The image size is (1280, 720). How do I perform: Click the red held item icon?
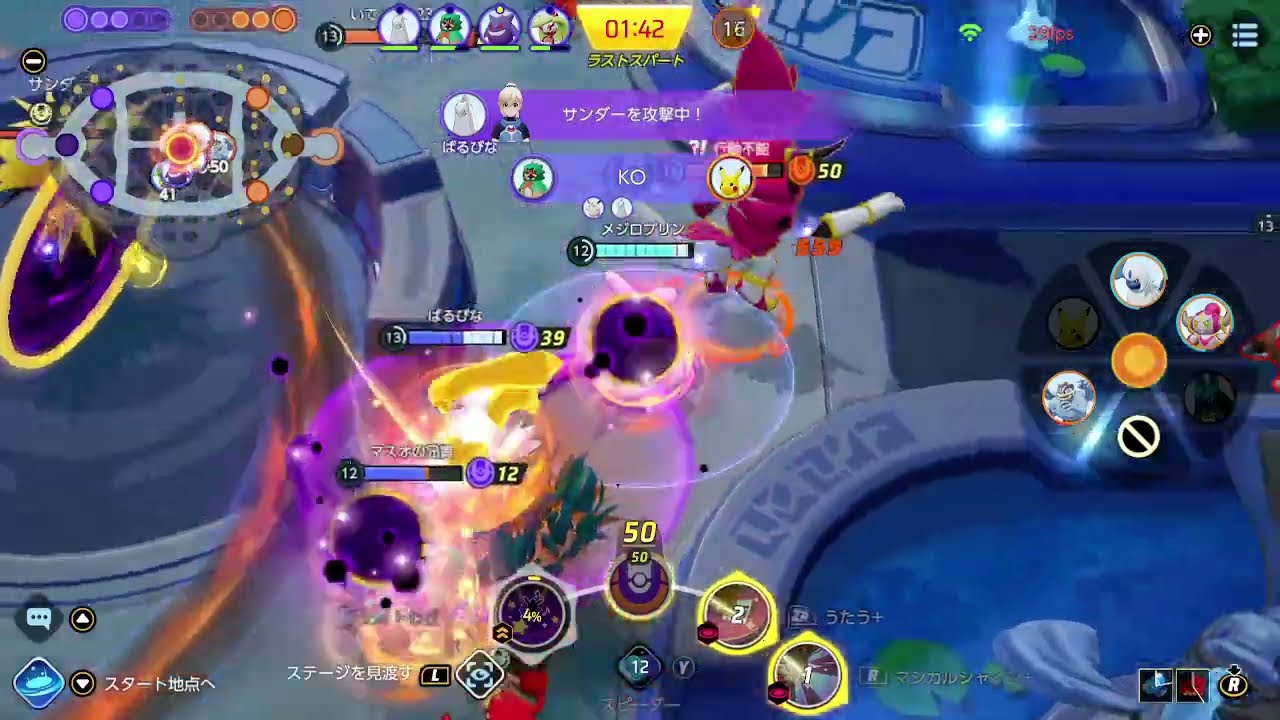(x=1192, y=684)
